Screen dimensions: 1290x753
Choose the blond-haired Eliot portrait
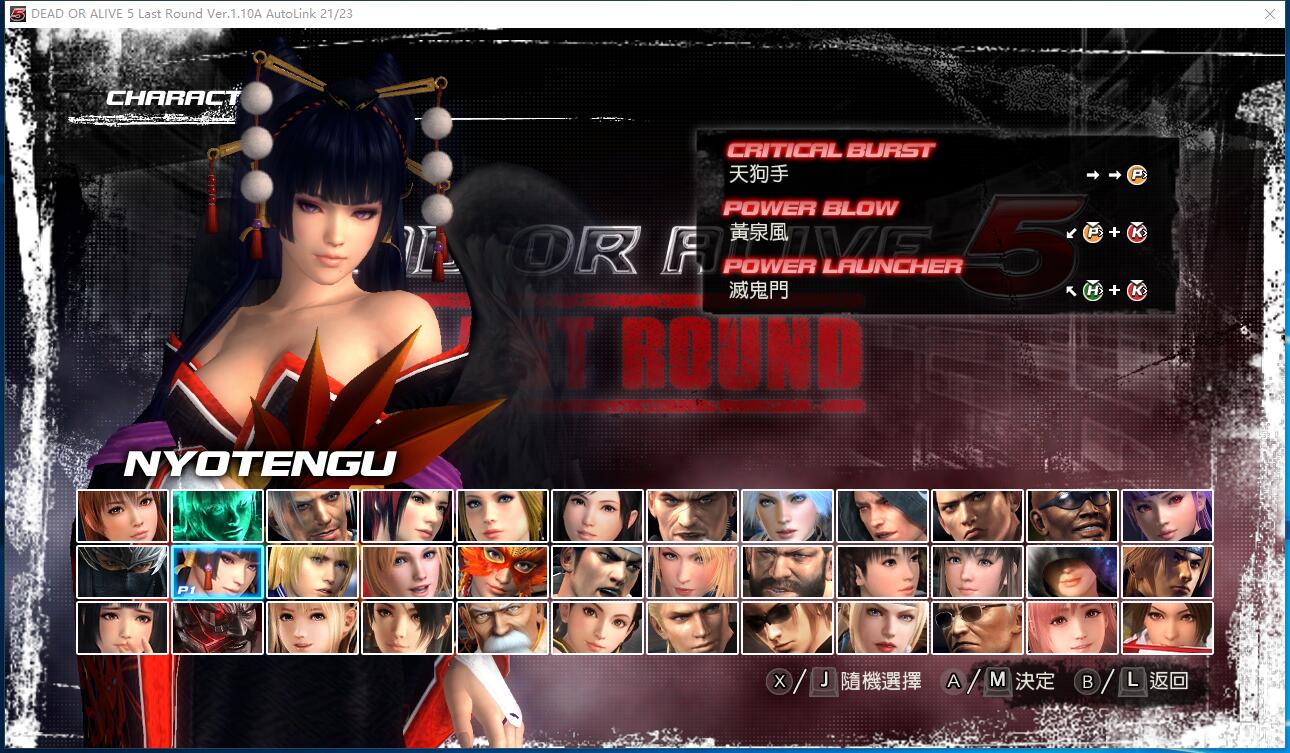coord(312,571)
